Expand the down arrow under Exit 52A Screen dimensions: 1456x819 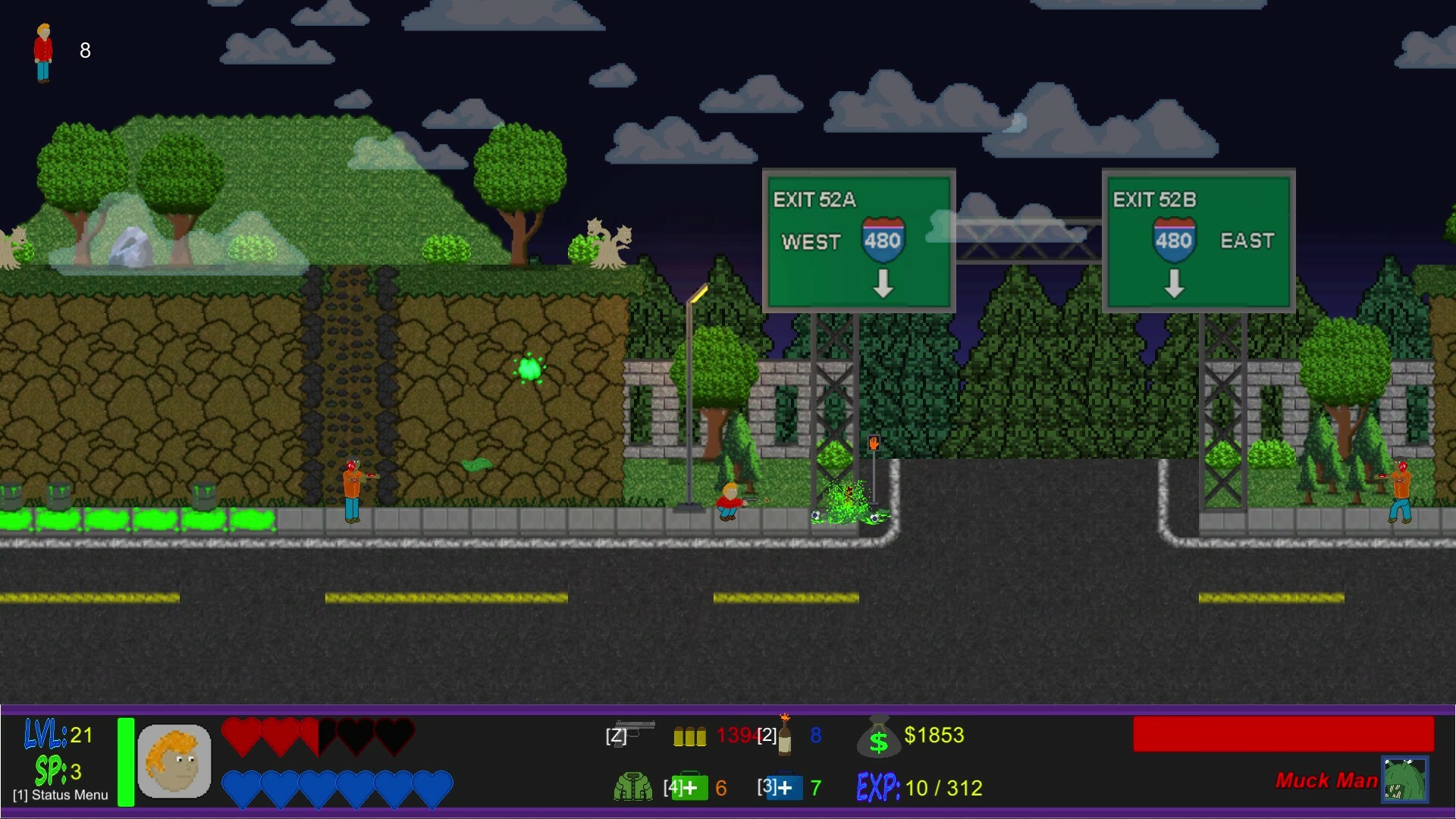882,286
